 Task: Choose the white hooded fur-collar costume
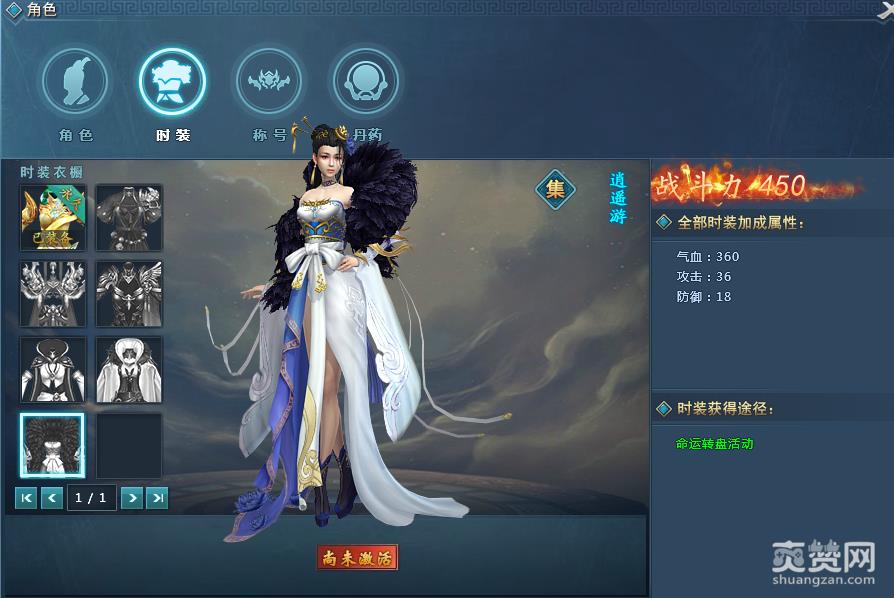coord(129,370)
